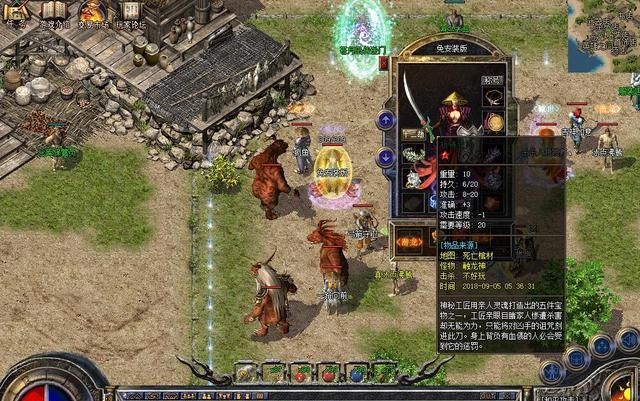
Task: Select the curved sword weapon slot
Action: 415,101
